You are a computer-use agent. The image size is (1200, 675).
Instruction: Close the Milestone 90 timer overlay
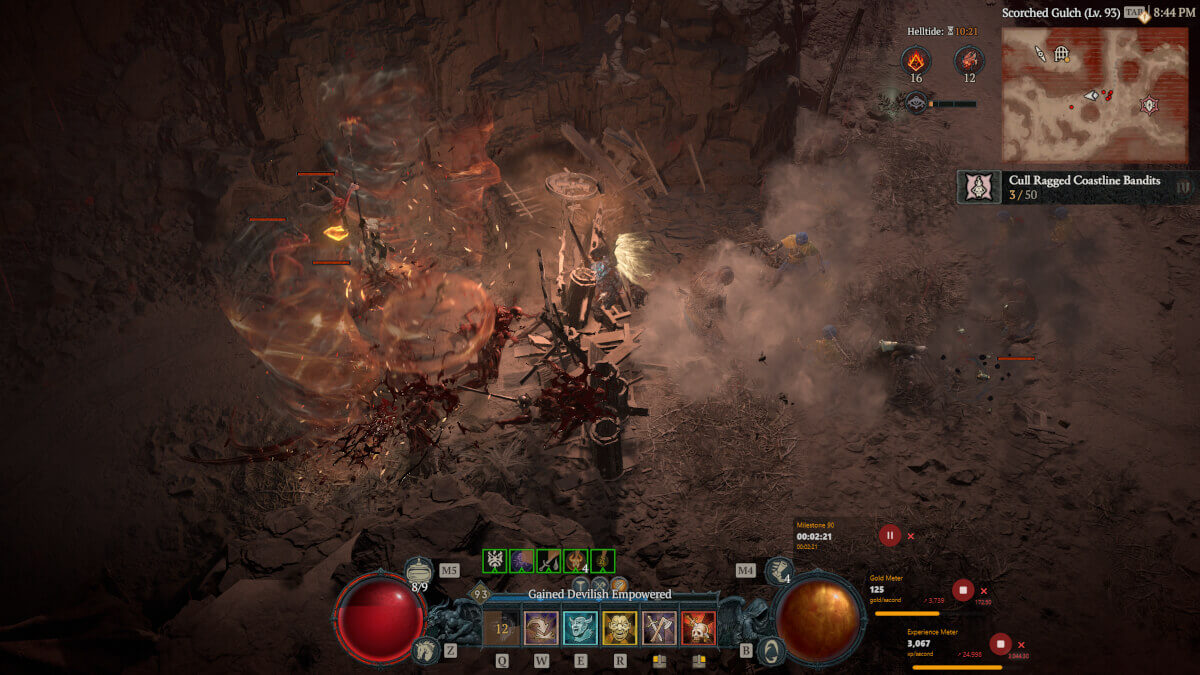pos(910,536)
